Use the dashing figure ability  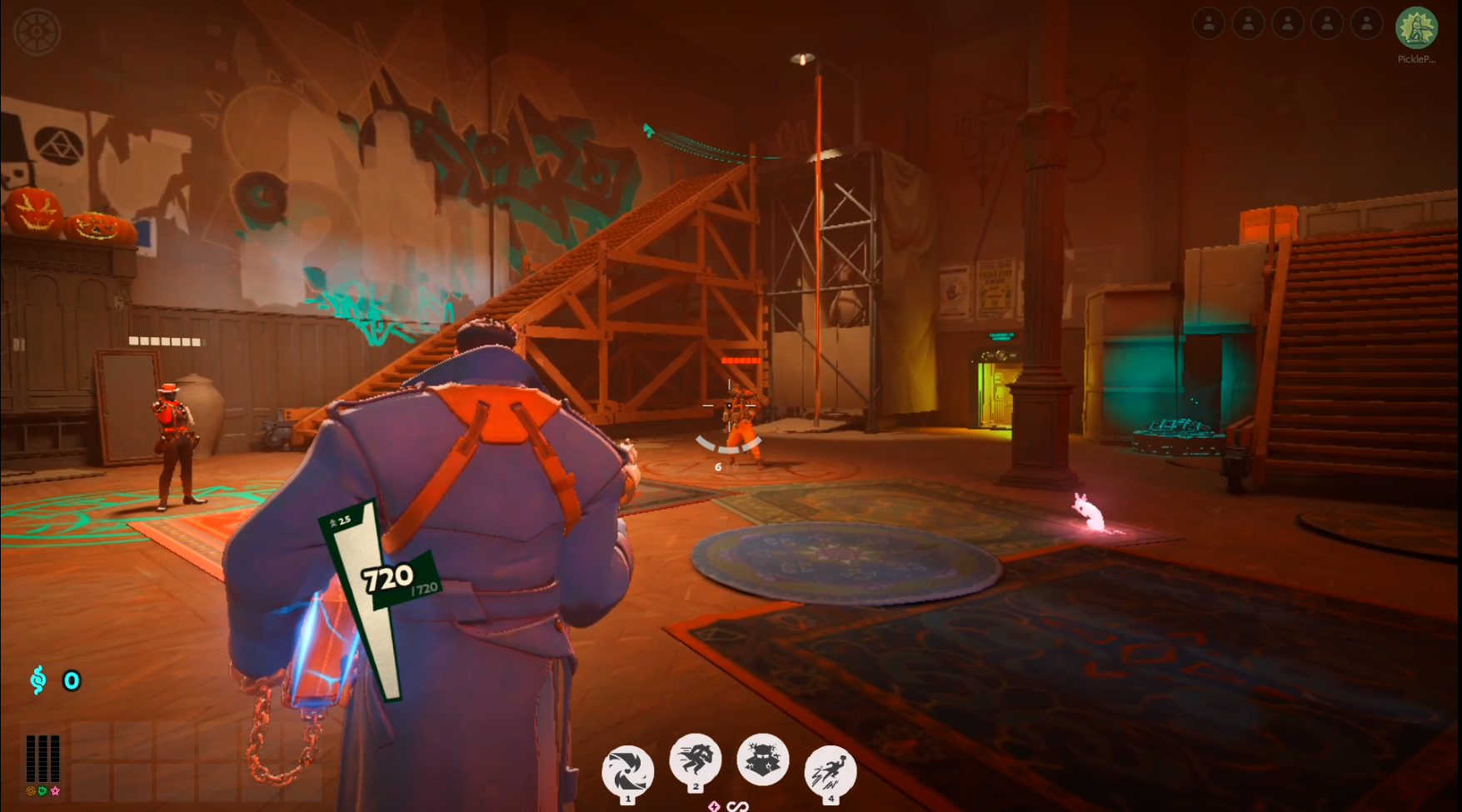(695, 759)
